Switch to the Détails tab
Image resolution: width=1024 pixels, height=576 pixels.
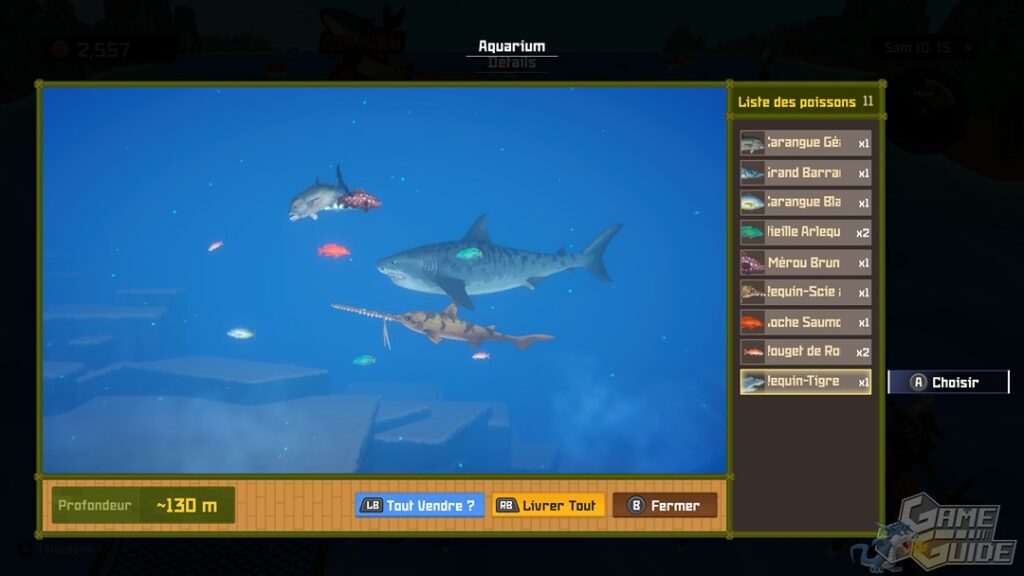pos(512,63)
